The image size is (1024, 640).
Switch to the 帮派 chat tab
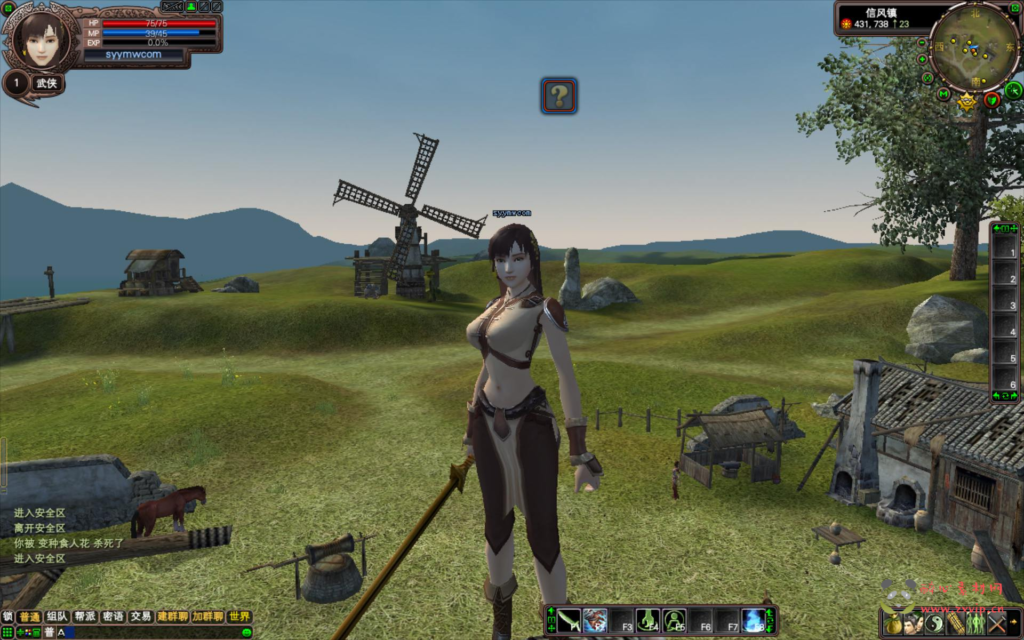pos(85,617)
